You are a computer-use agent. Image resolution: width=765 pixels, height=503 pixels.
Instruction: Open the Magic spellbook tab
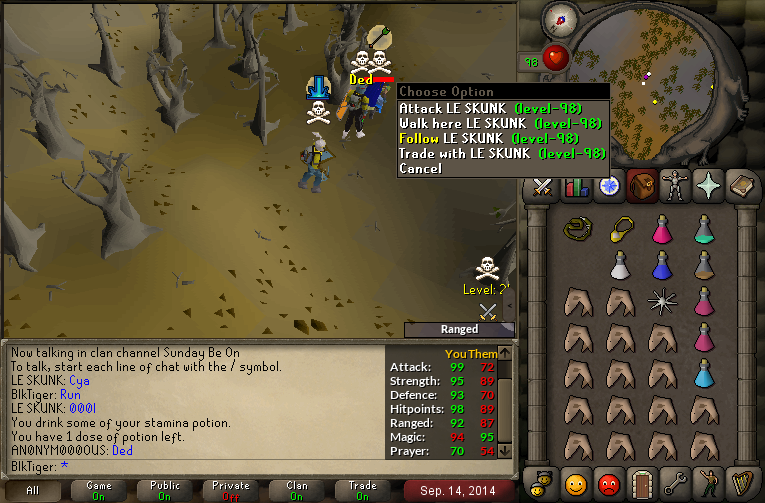pos(743,186)
